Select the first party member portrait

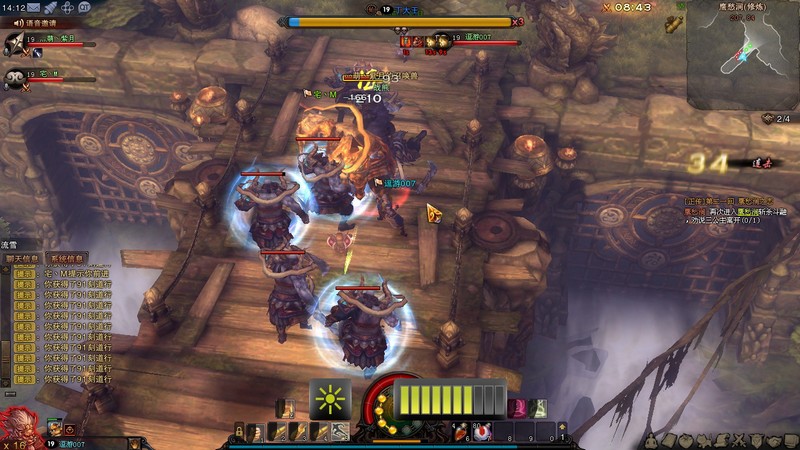tap(15, 43)
